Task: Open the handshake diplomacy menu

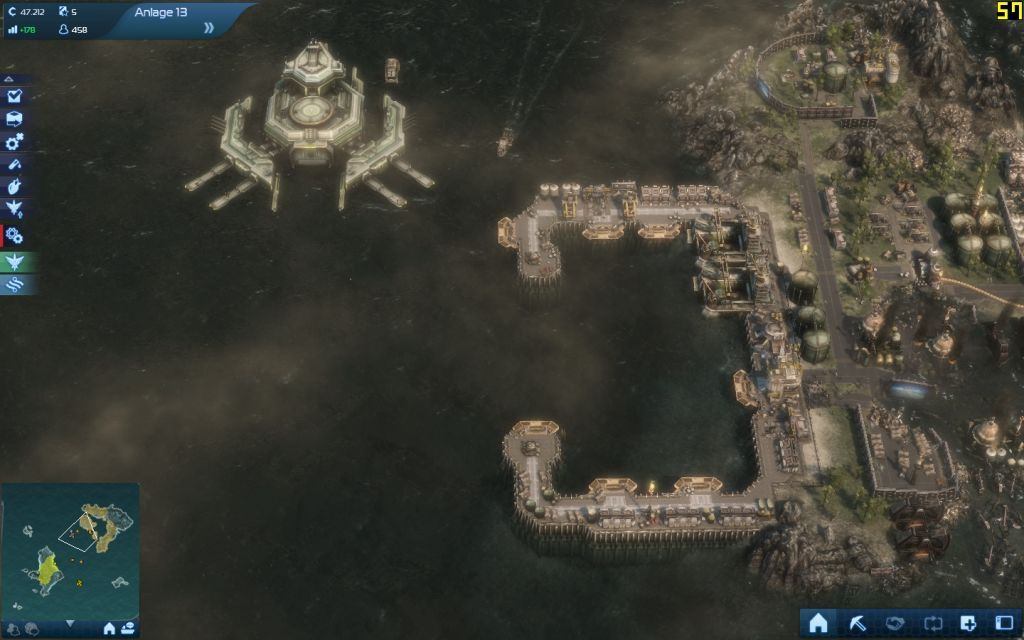Action: (895, 622)
